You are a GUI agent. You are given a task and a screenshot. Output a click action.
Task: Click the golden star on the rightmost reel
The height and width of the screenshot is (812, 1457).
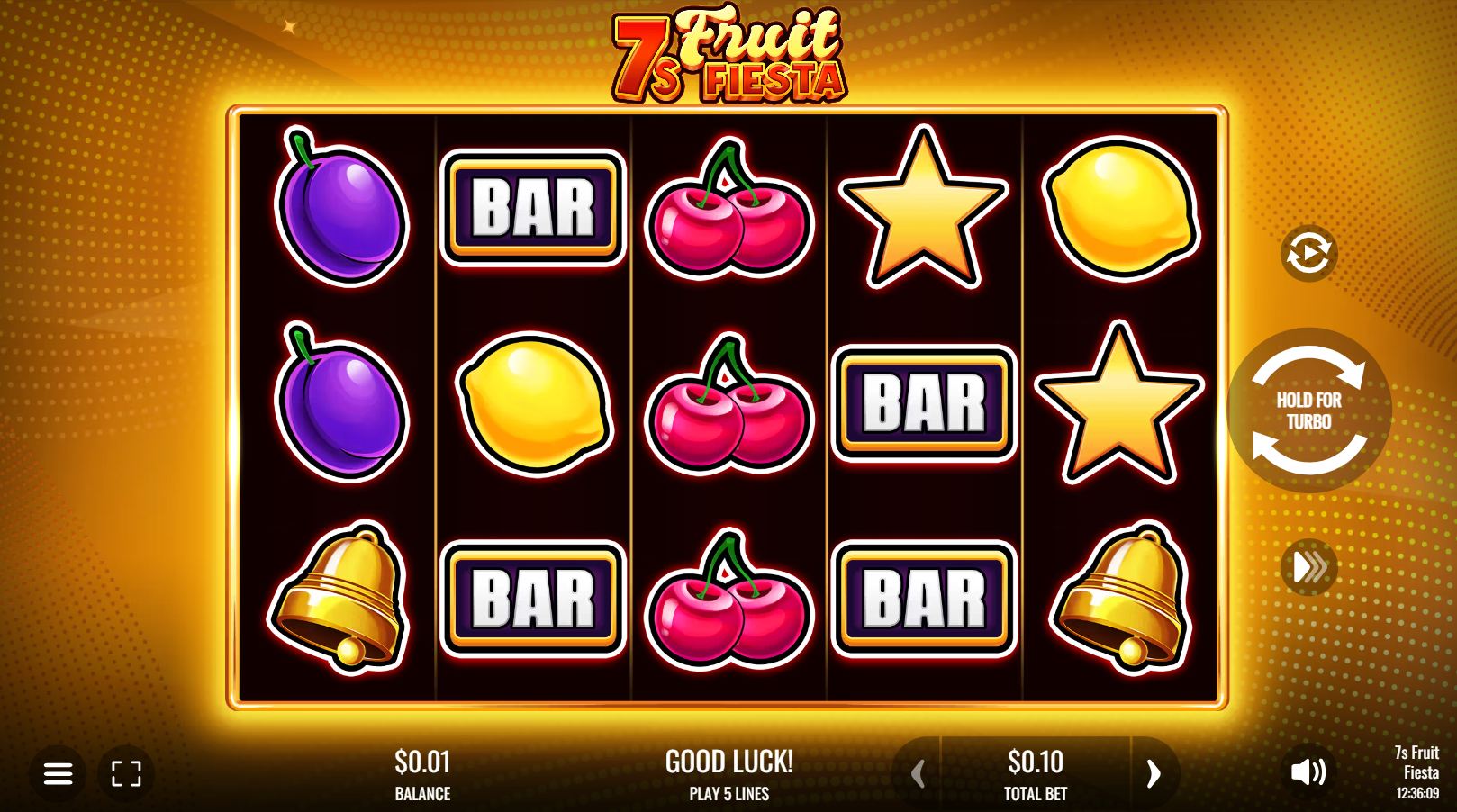pyautogui.click(x=1117, y=405)
